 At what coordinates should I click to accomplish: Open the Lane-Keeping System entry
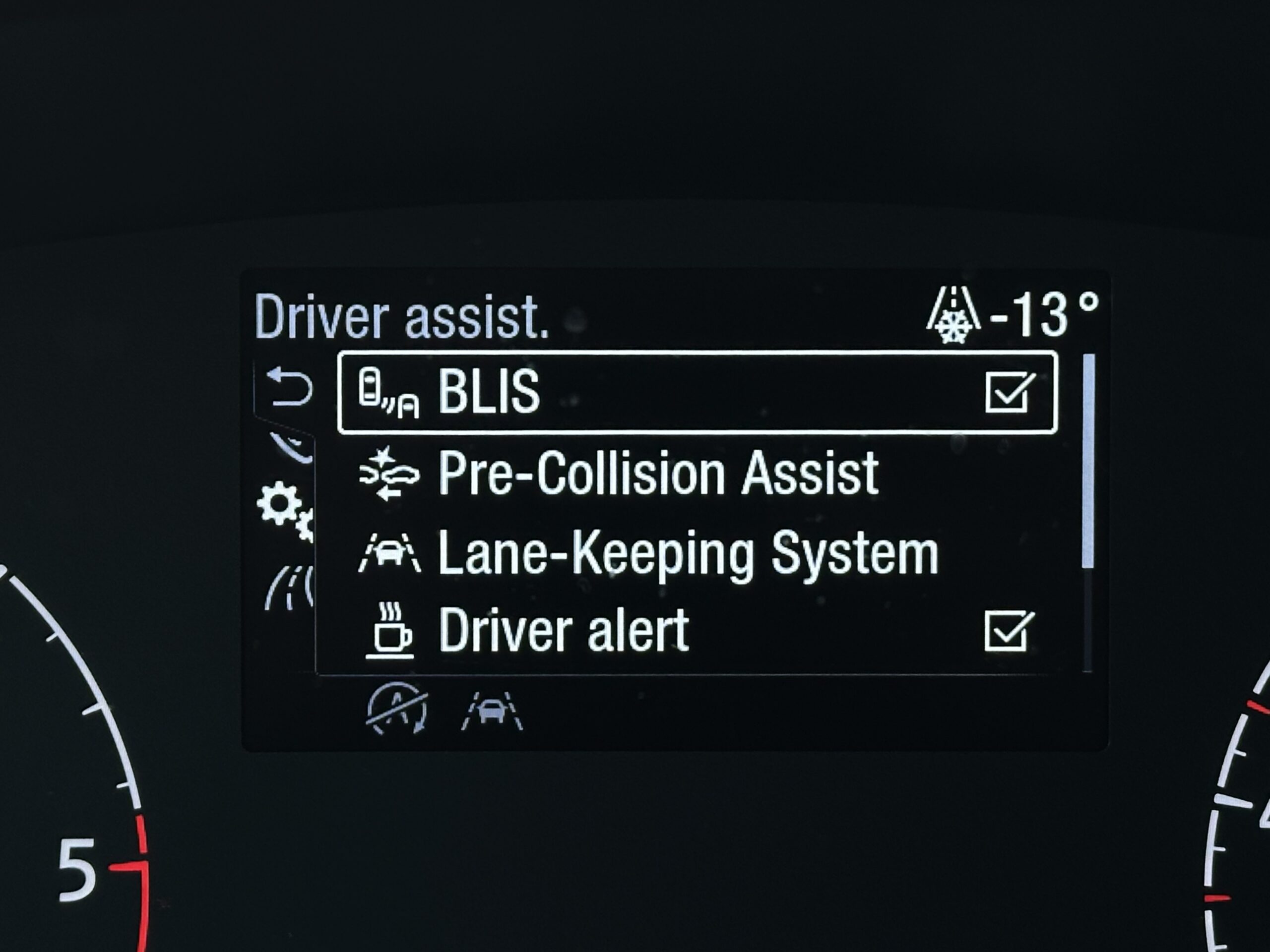[688, 553]
